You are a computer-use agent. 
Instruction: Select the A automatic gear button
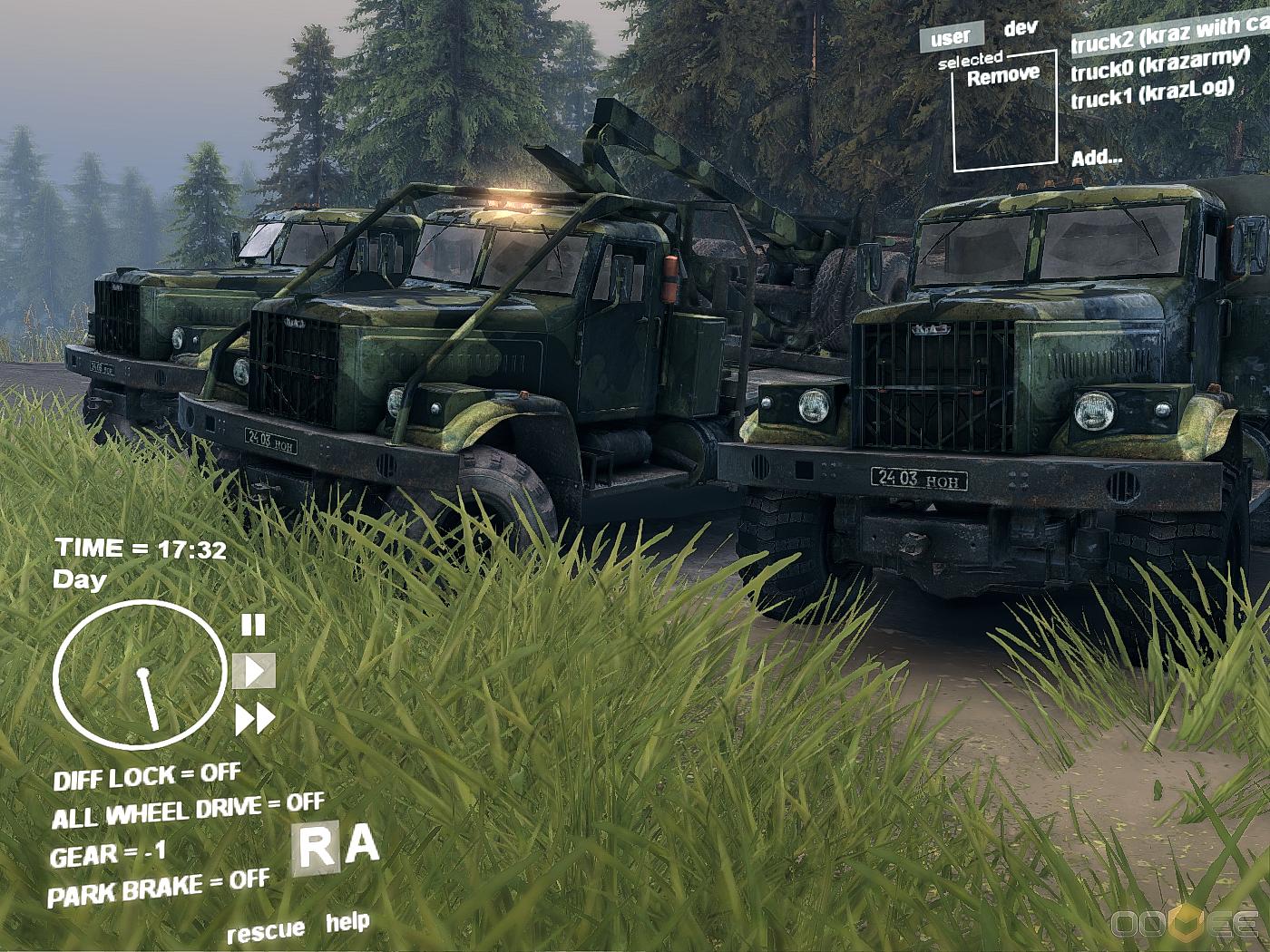(363, 844)
